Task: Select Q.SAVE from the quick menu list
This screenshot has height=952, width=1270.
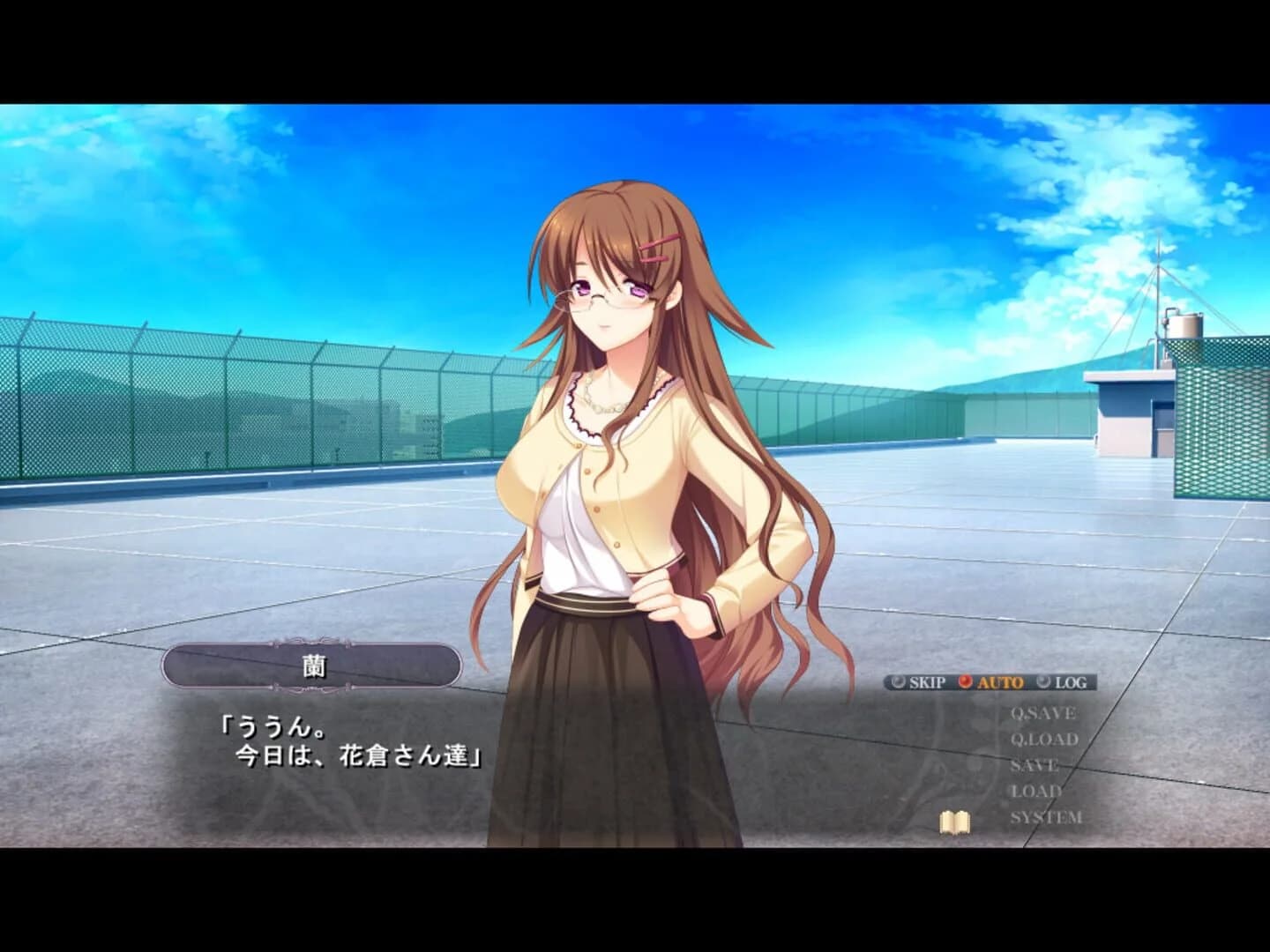Action: pos(1043,710)
